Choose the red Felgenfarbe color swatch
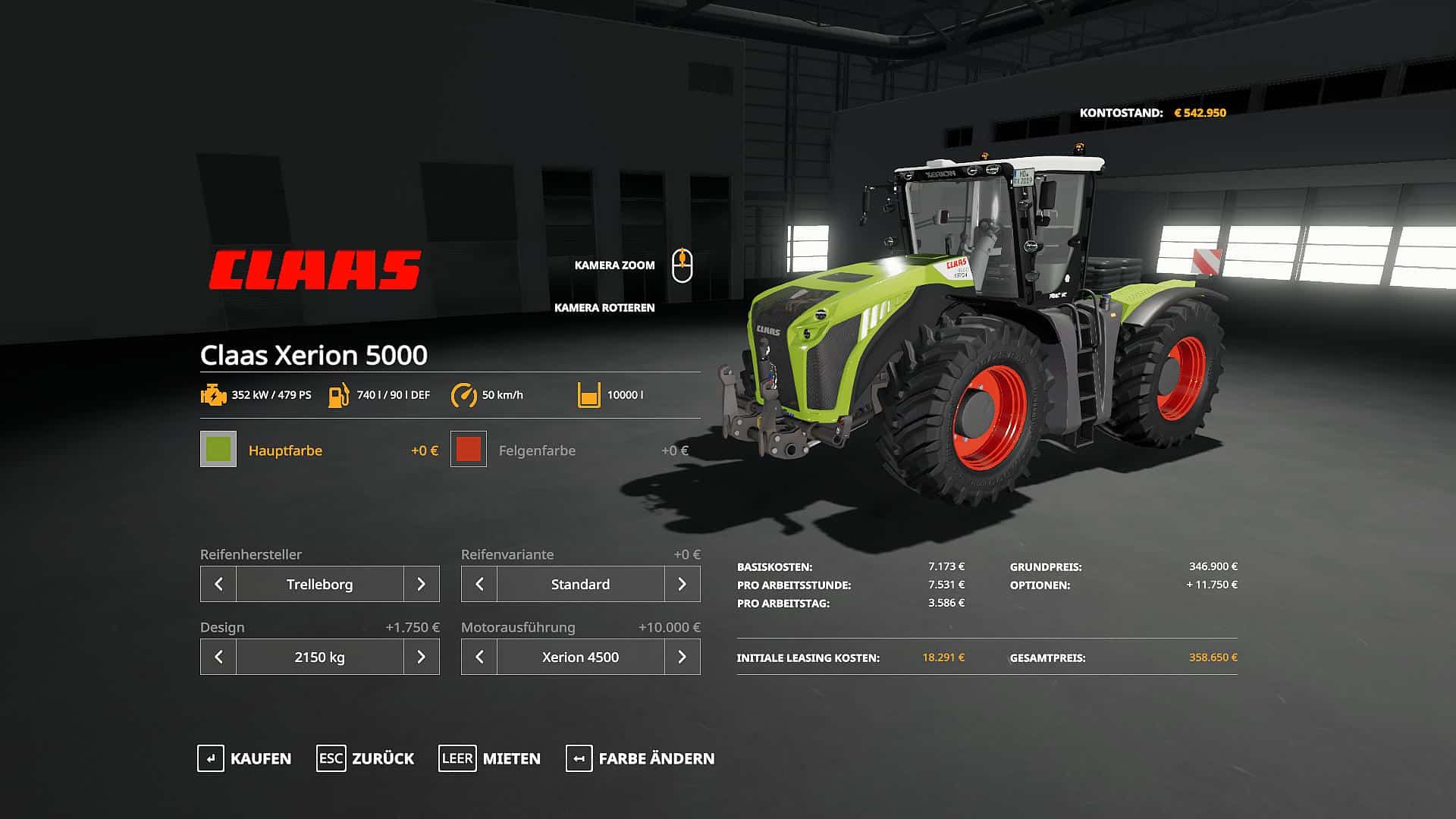The width and height of the screenshot is (1456, 819). click(x=469, y=449)
